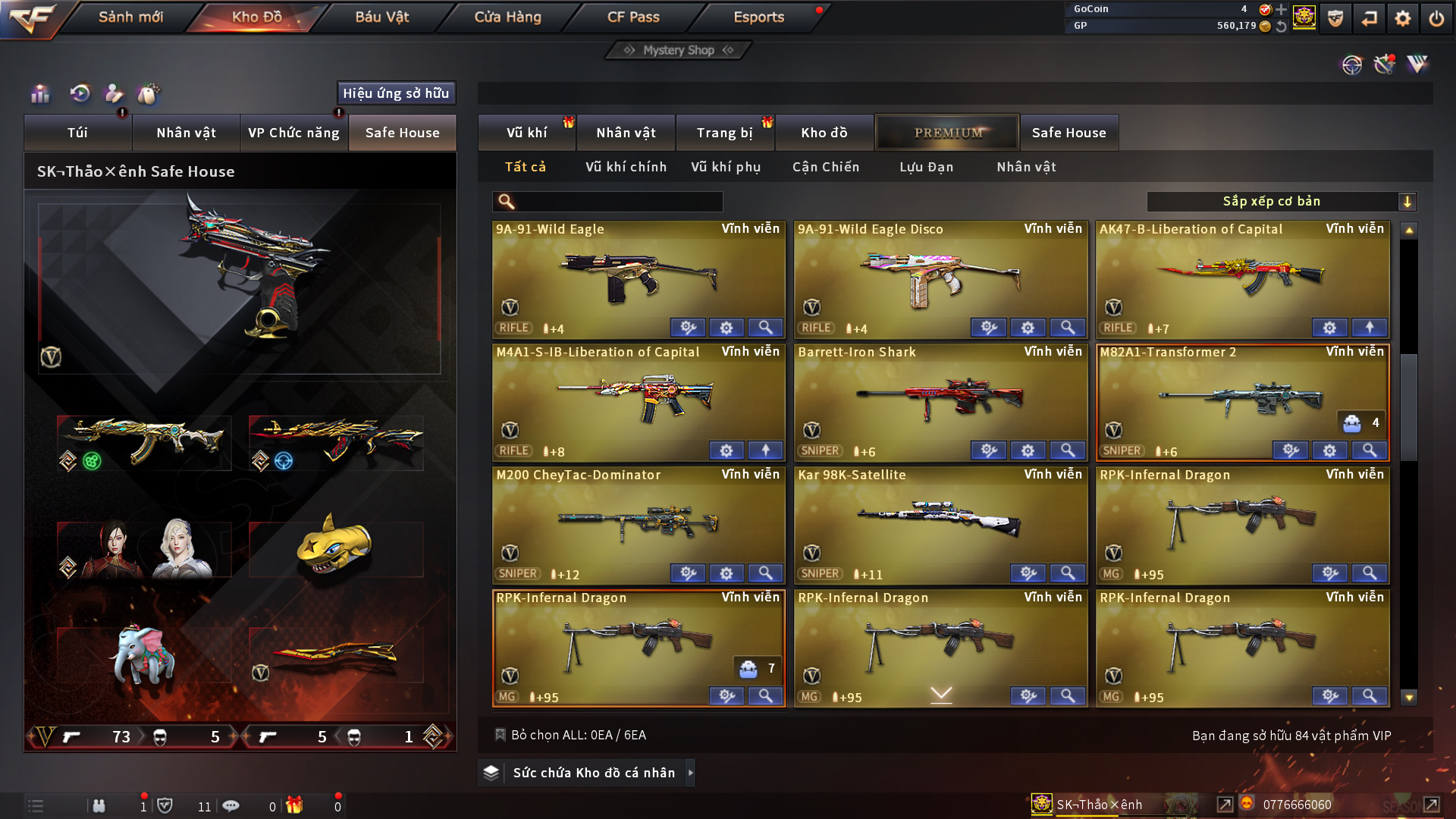The width and height of the screenshot is (1456, 819).
Task: Switch to the VP Chức năng tab
Action: pyautogui.click(x=293, y=133)
